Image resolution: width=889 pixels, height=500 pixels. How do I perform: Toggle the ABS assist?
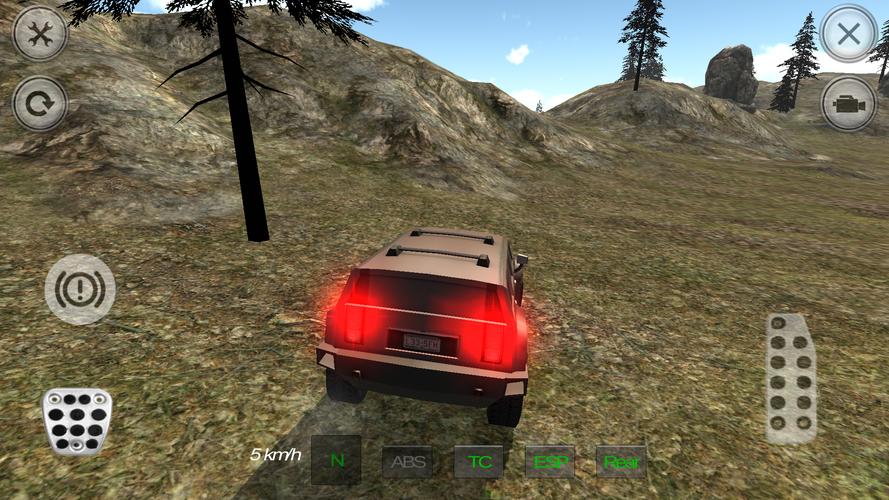point(408,462)
